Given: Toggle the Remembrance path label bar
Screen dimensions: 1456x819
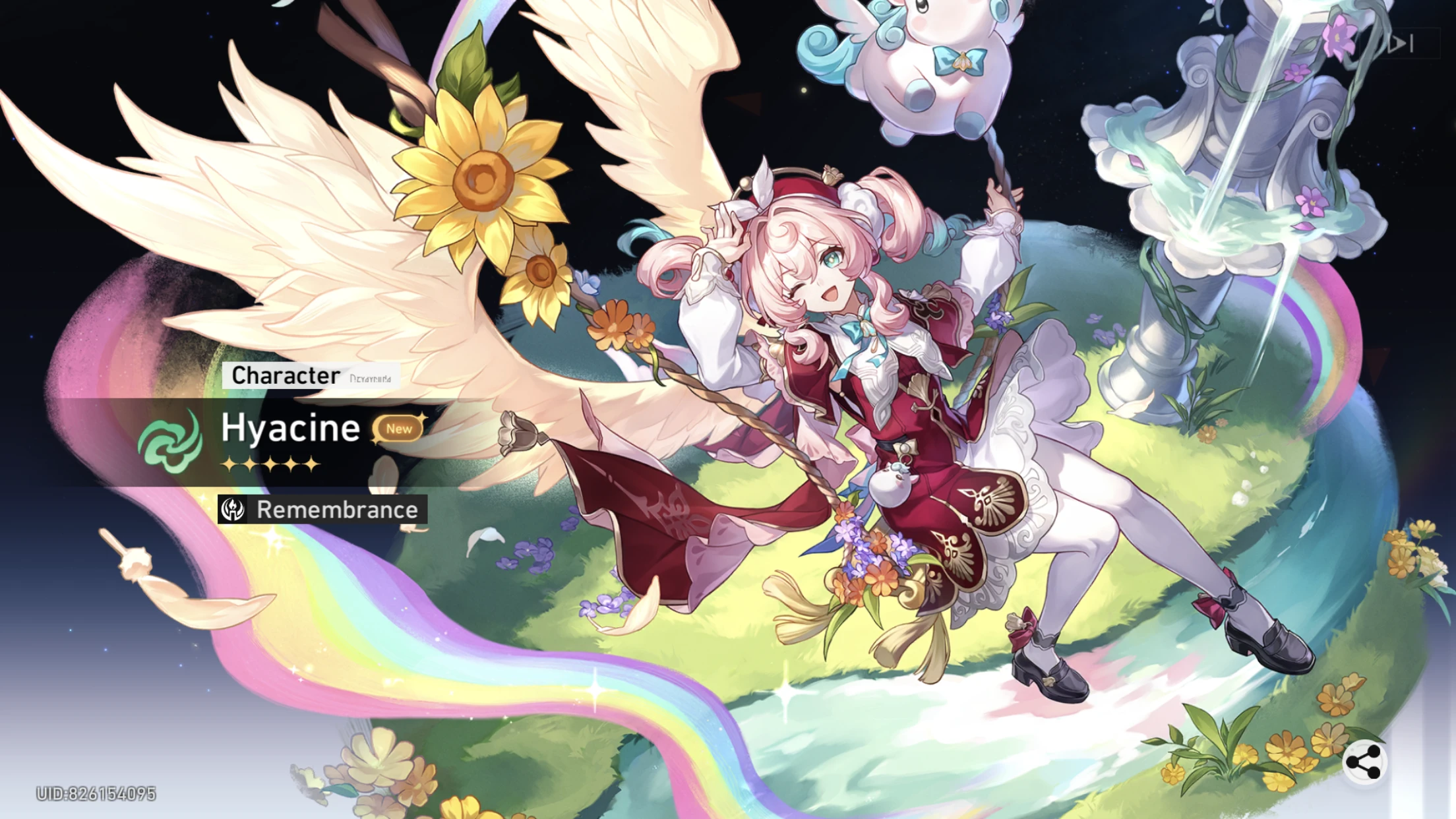Looking at the screenshot, I should [322, 509].
